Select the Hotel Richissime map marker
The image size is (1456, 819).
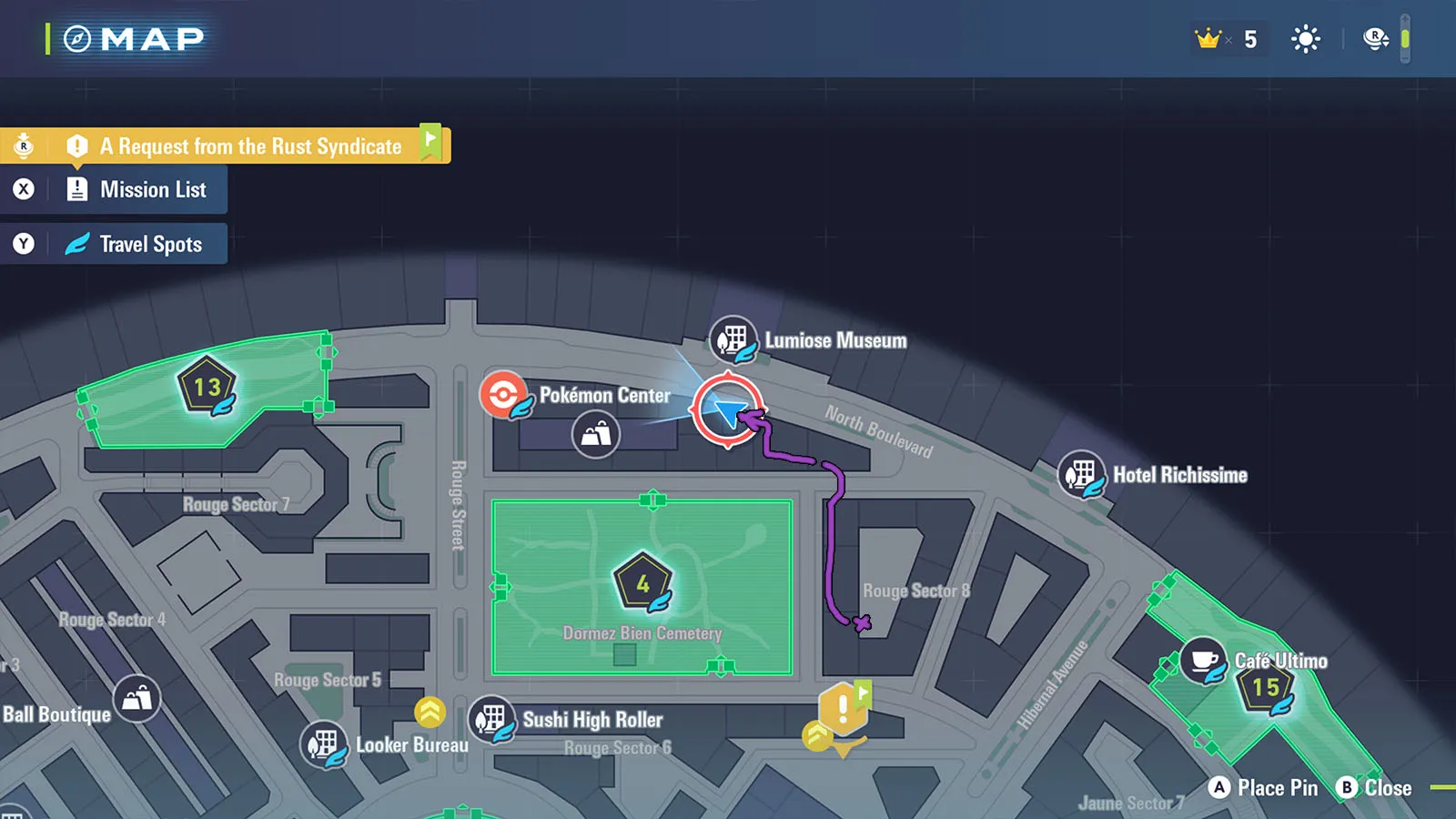[x=1081, y=475]
